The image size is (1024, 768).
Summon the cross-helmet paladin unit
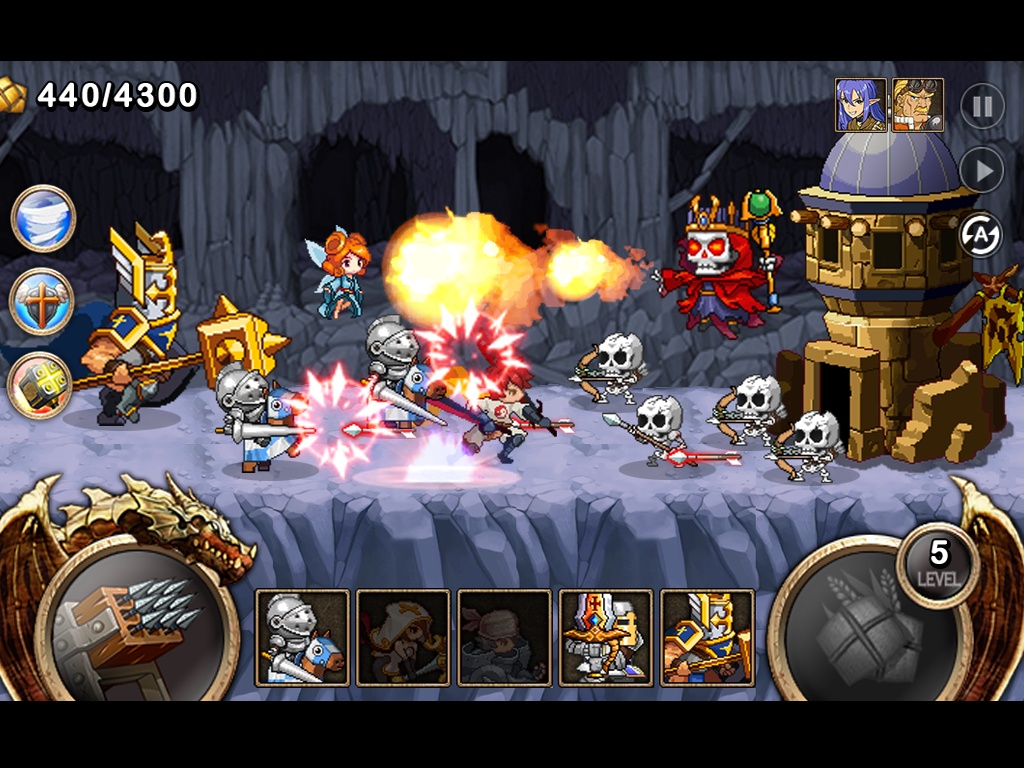606,637
